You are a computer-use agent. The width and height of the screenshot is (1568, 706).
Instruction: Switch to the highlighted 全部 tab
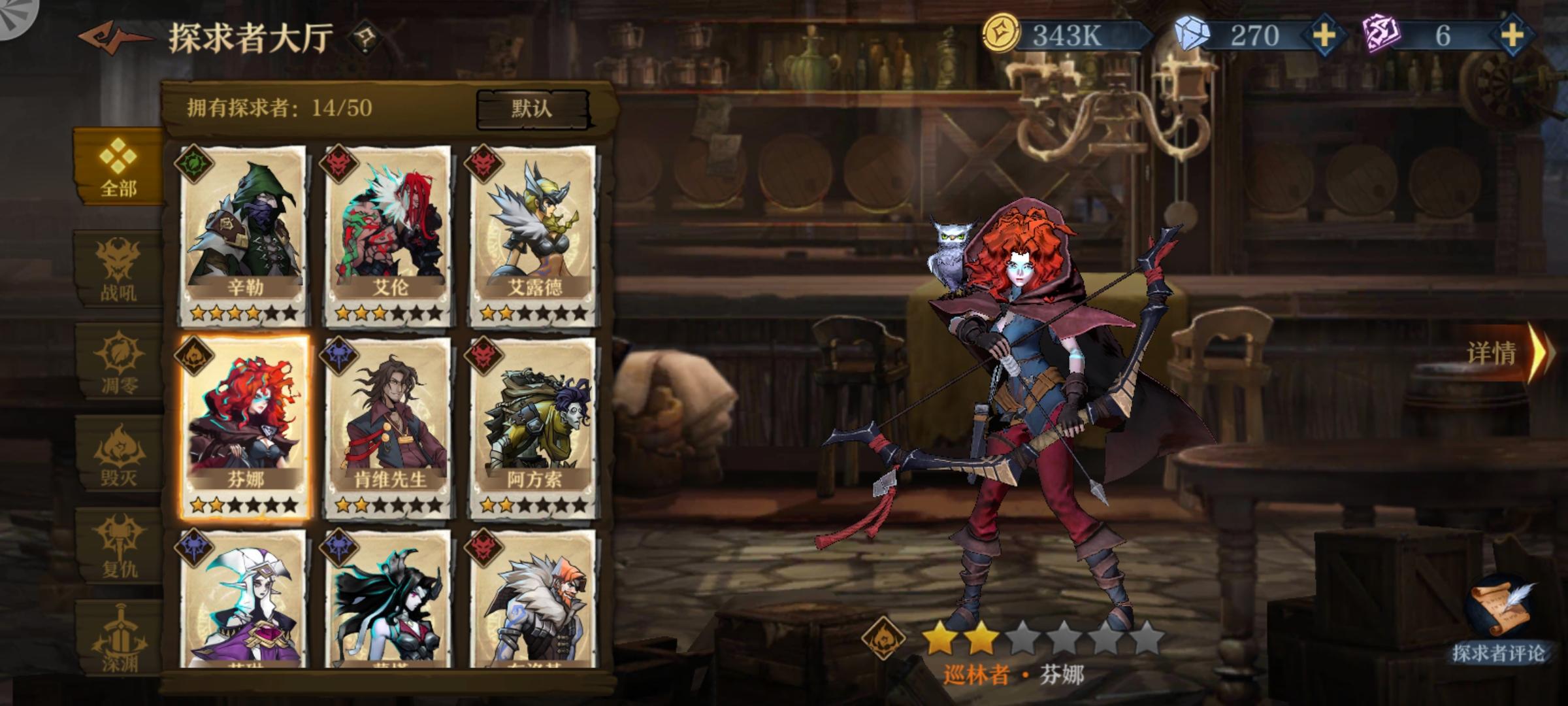118,163
